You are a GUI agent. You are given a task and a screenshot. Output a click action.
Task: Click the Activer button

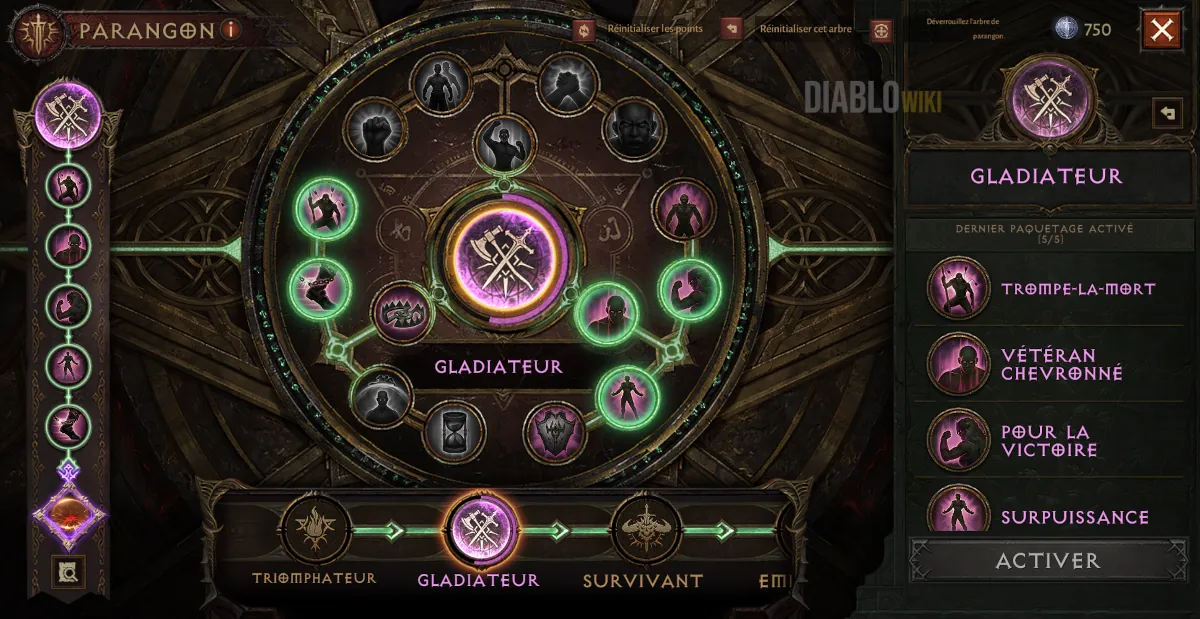click(1047, 561)
